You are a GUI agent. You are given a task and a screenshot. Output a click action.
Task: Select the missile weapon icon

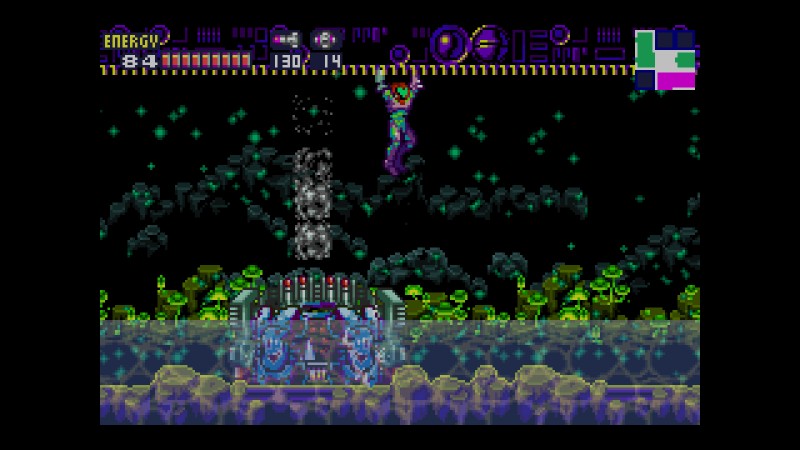(286, 40)
